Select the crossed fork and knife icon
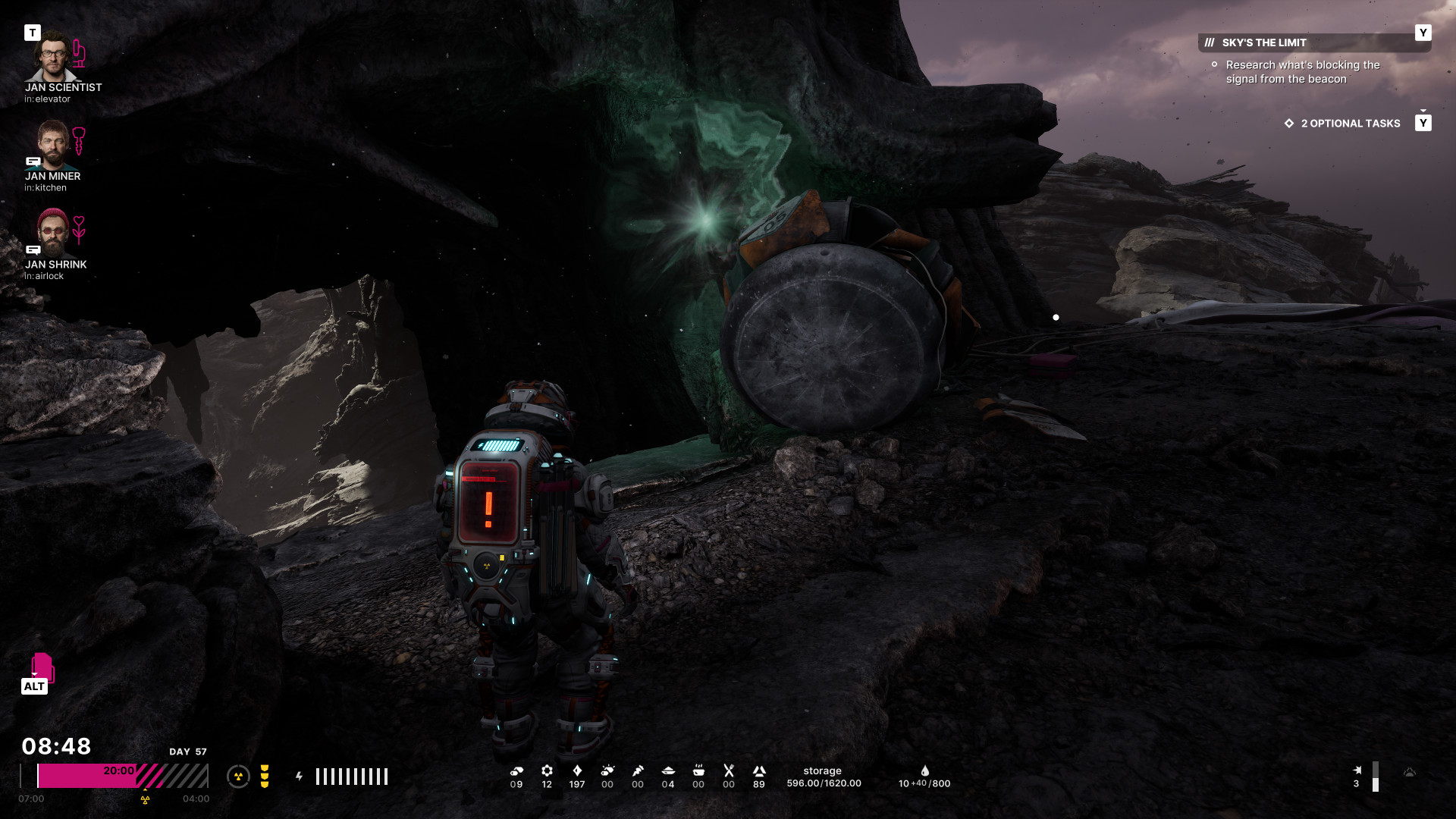Viewport: 1456px width, 819px height. coord(729,771)
